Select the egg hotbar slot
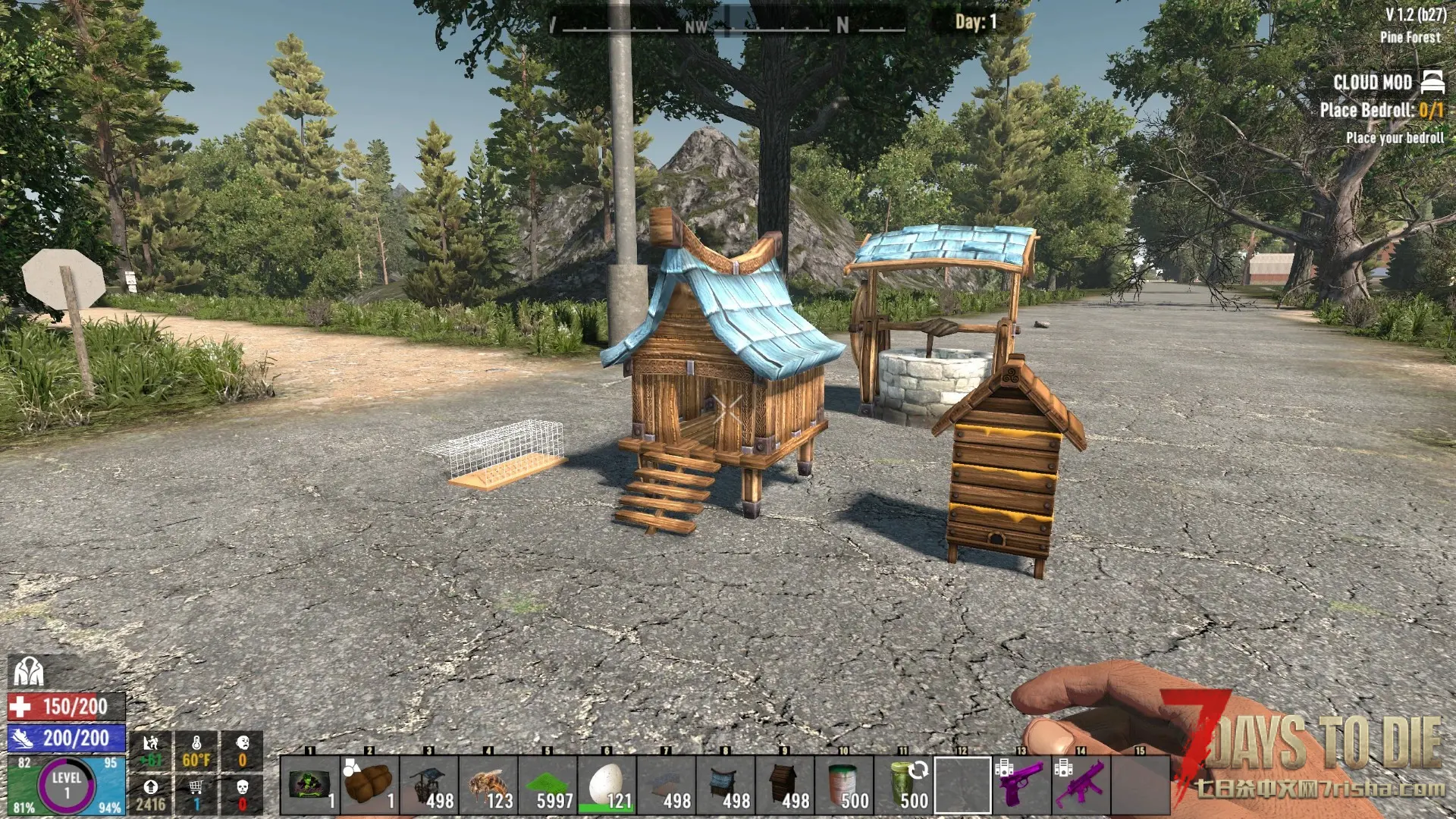Screen dimensions: 1456x819 607,786
